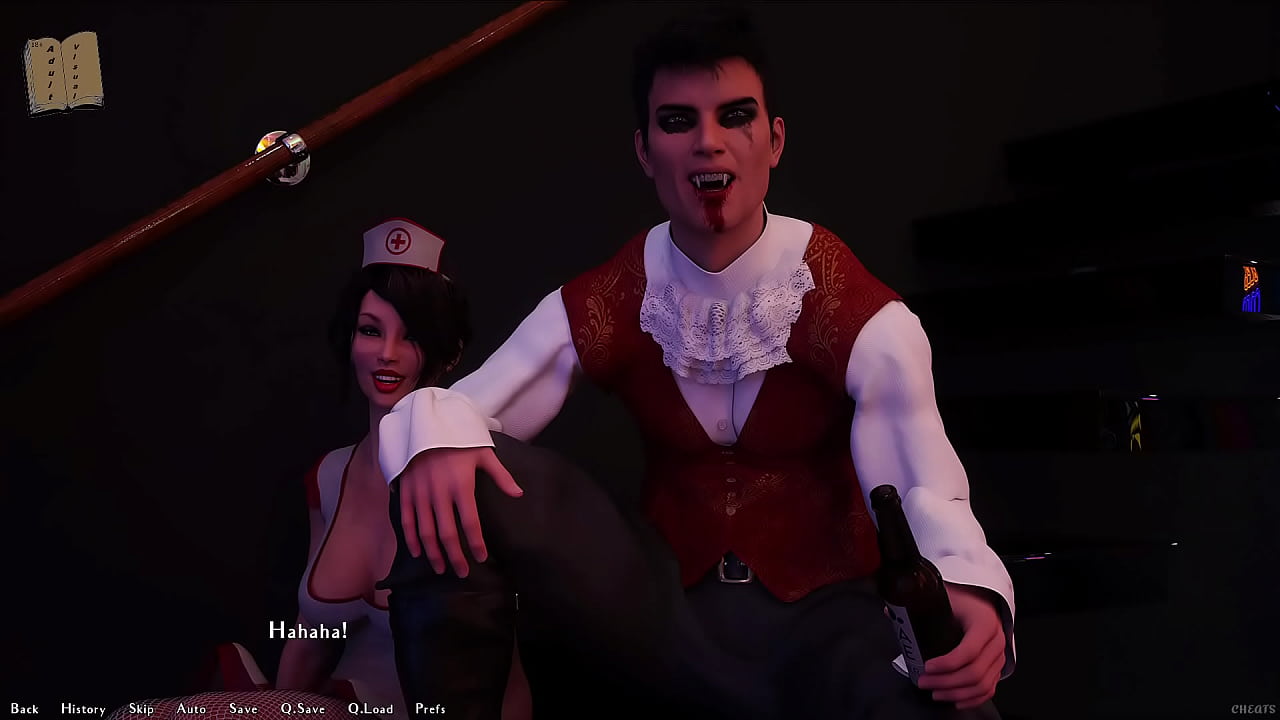Open the dialogue History
The image size is (1280, 720).
83,709
